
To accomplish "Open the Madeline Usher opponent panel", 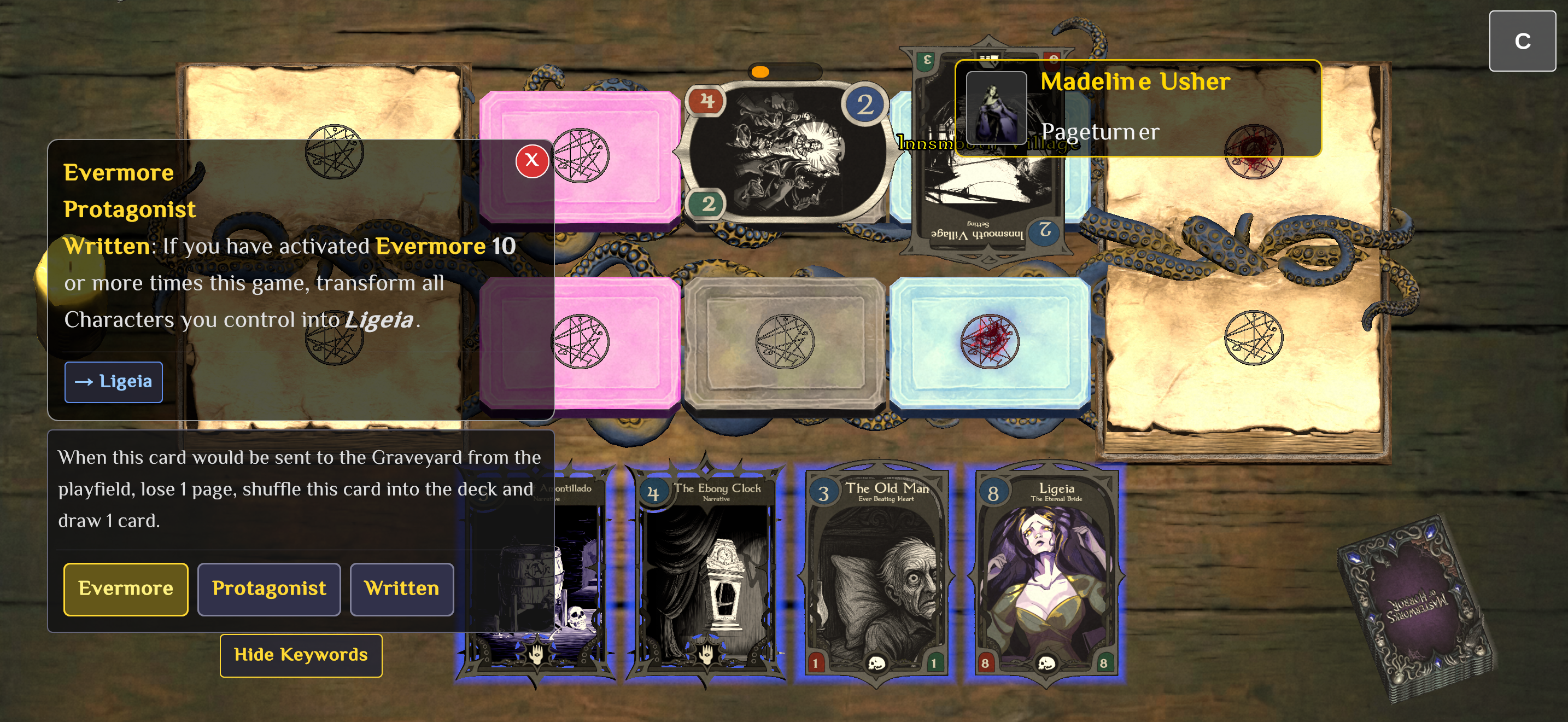I will pos(1137,108).
